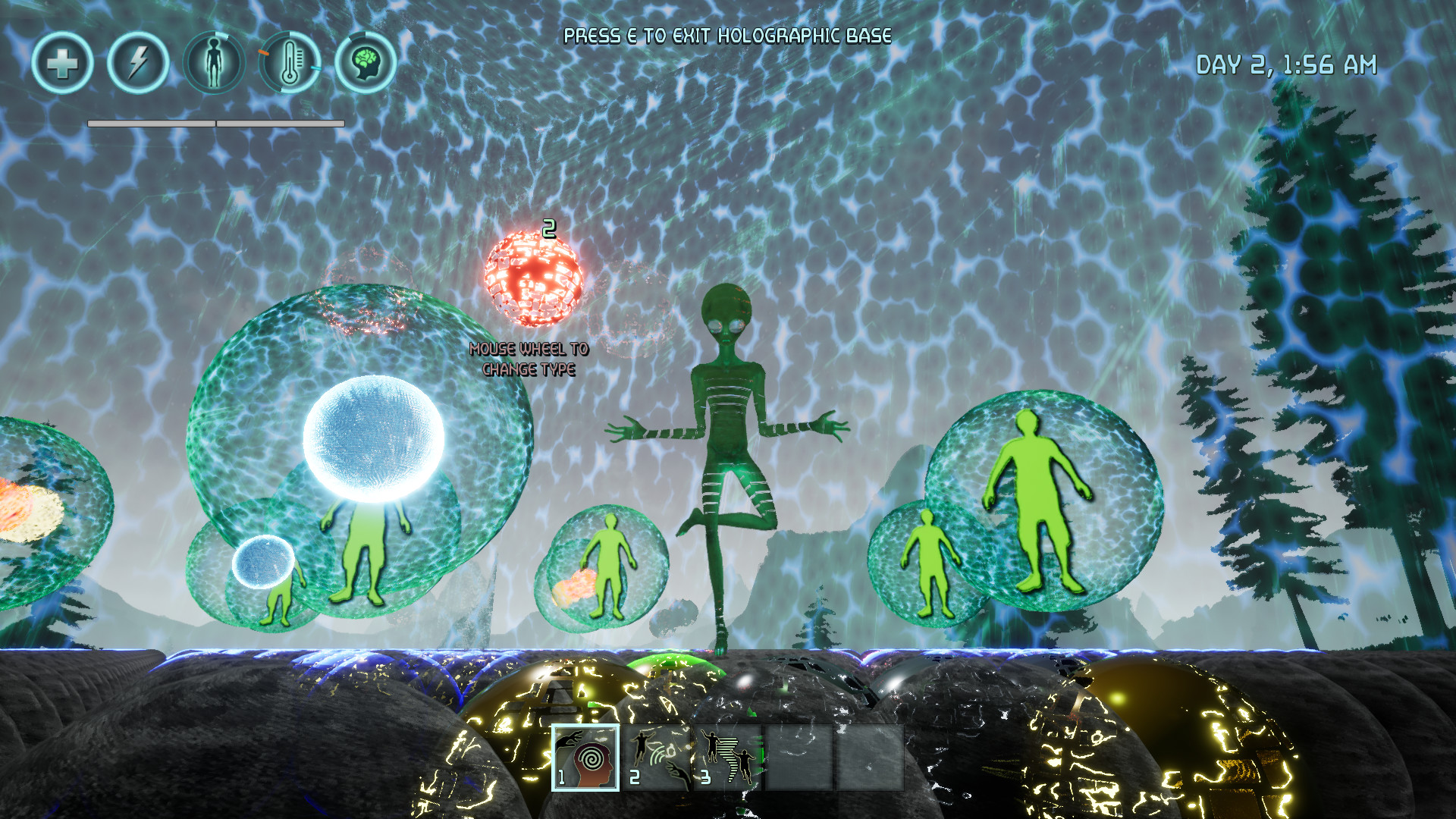Click the thermometer temperature gauge icon
This screenshot has height=819, width=1456.
[x=290, y=64]
